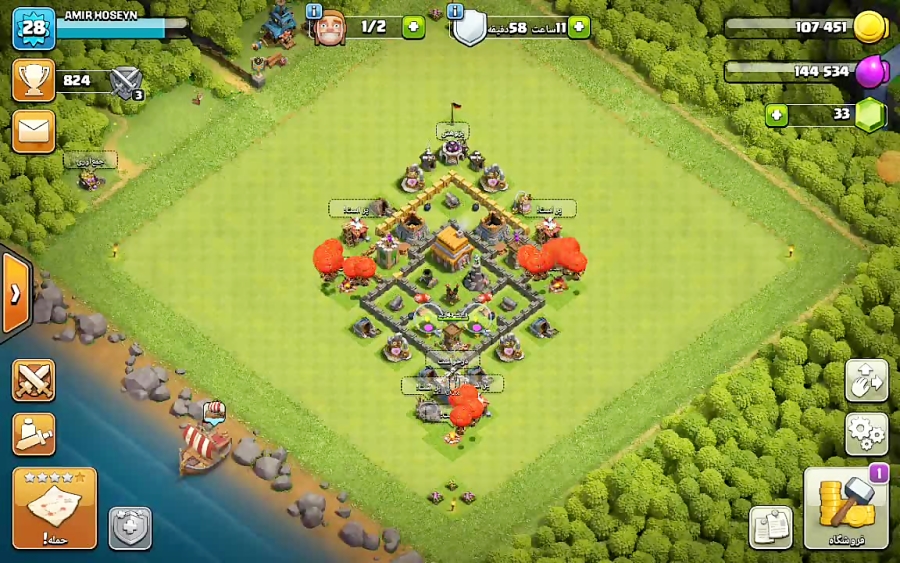Screen dimensions: 900x563
Task: Open the pinned notes papers button
Action: coord(770,528)
